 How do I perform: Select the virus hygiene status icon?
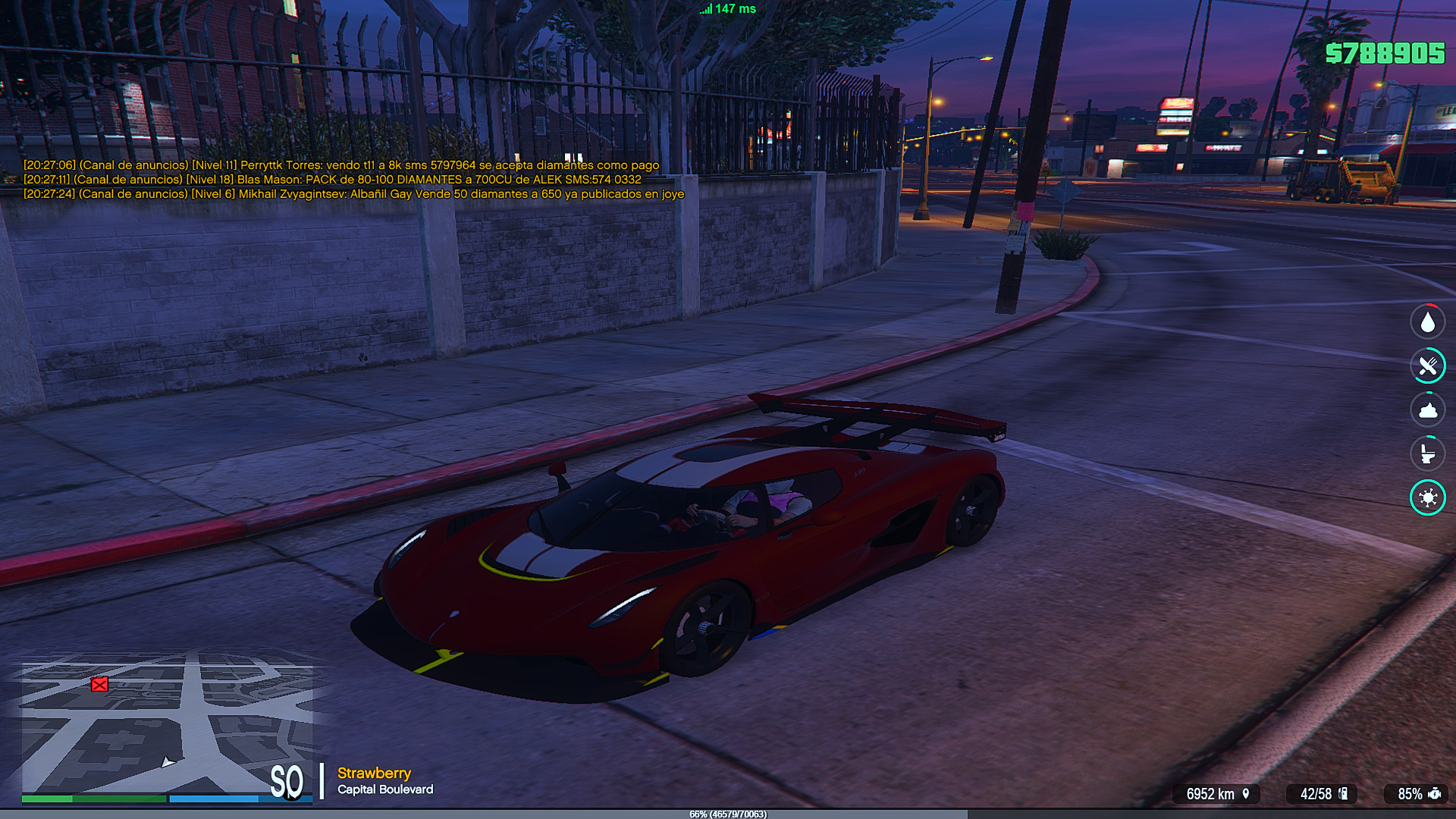coord(1427,498)
